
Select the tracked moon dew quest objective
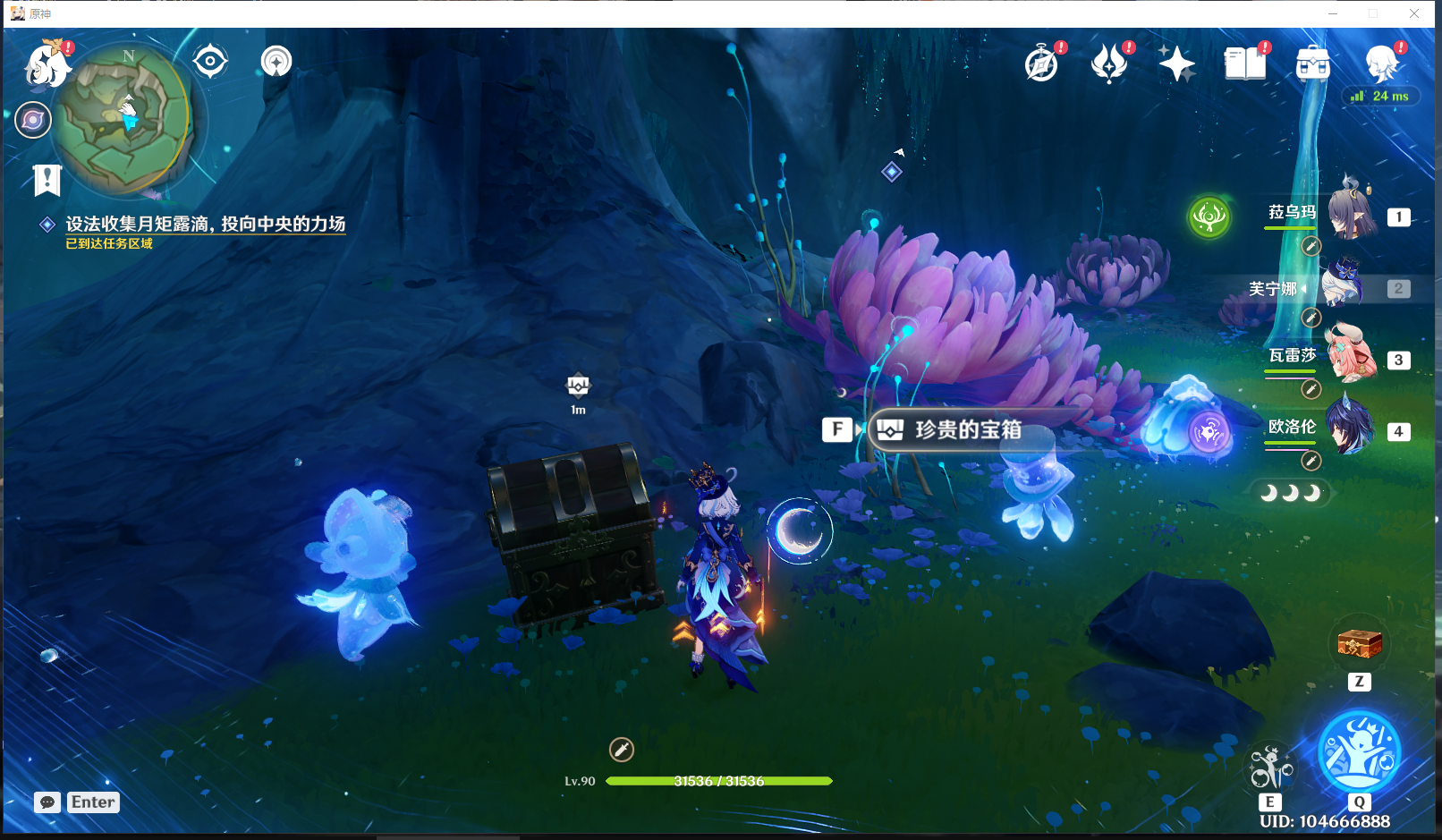(x=205, y=225)
